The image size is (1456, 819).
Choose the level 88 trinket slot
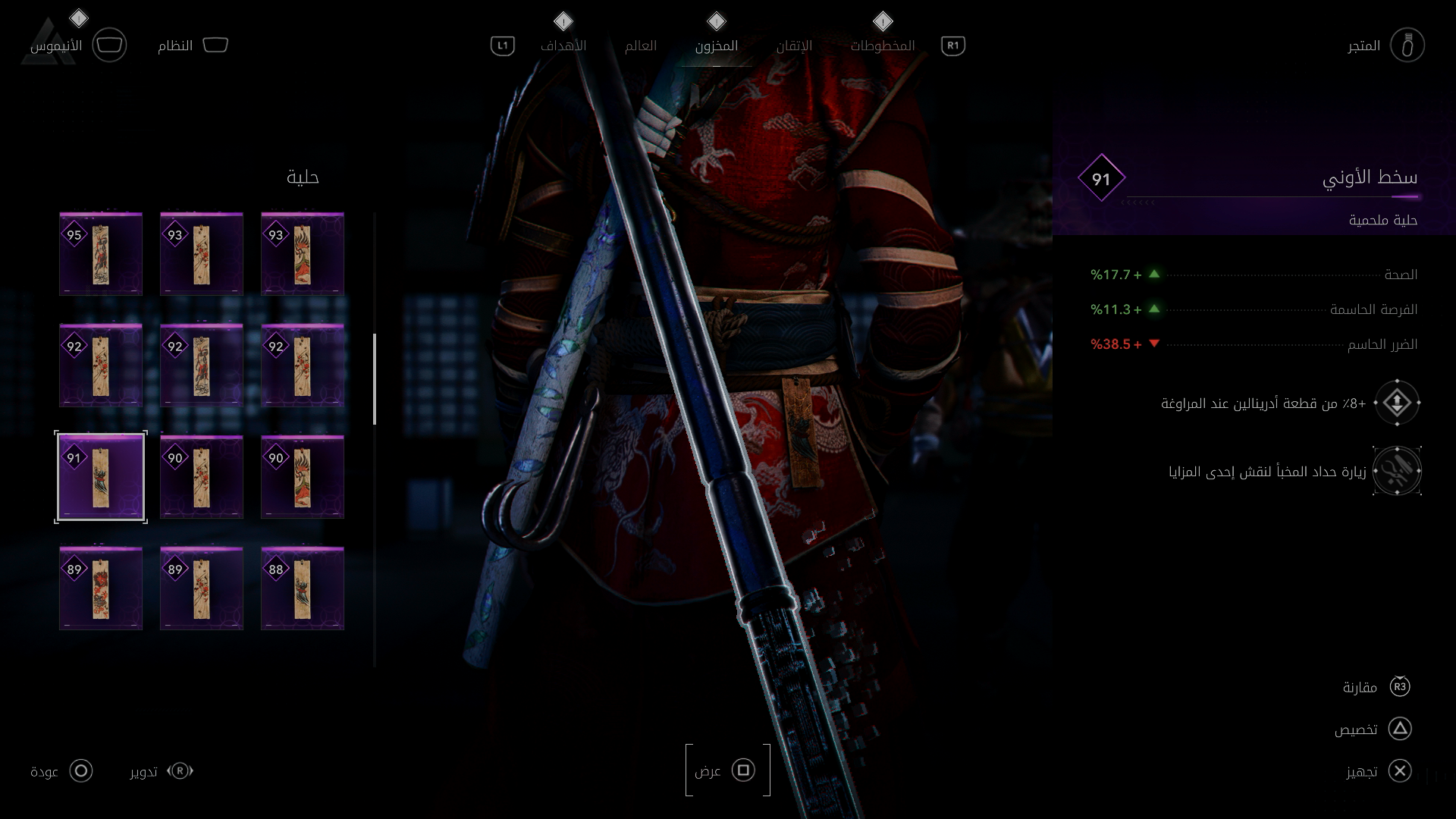tap(303, 588)
